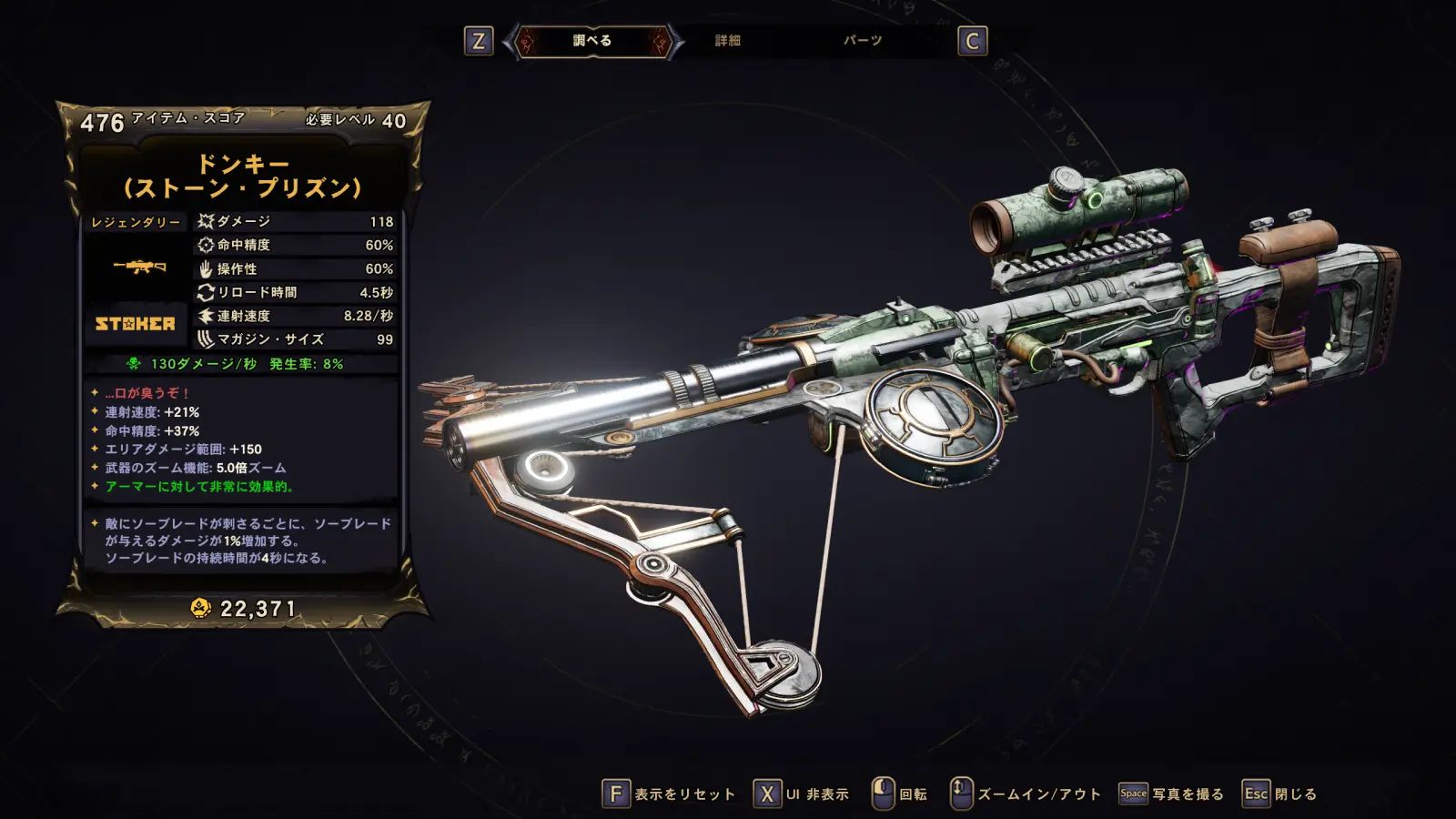The width and height of the screenshot is (1456, 819).
Task: Open the パーツ (Parts) tab
Action: pyautogui.click(x=862, y=41)
